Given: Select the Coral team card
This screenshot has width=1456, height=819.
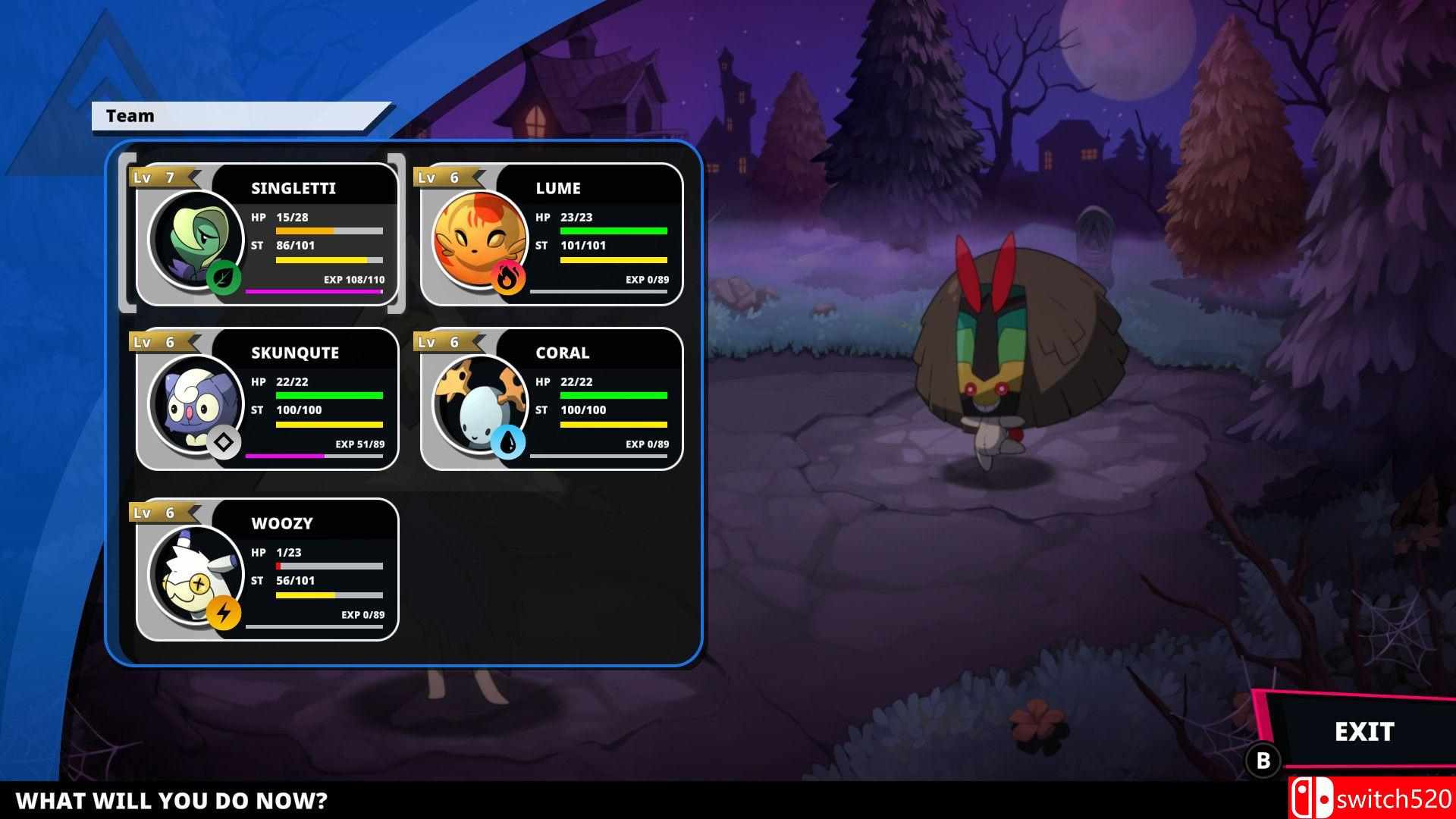Looking at the screenshot, I should coord(551,400).
